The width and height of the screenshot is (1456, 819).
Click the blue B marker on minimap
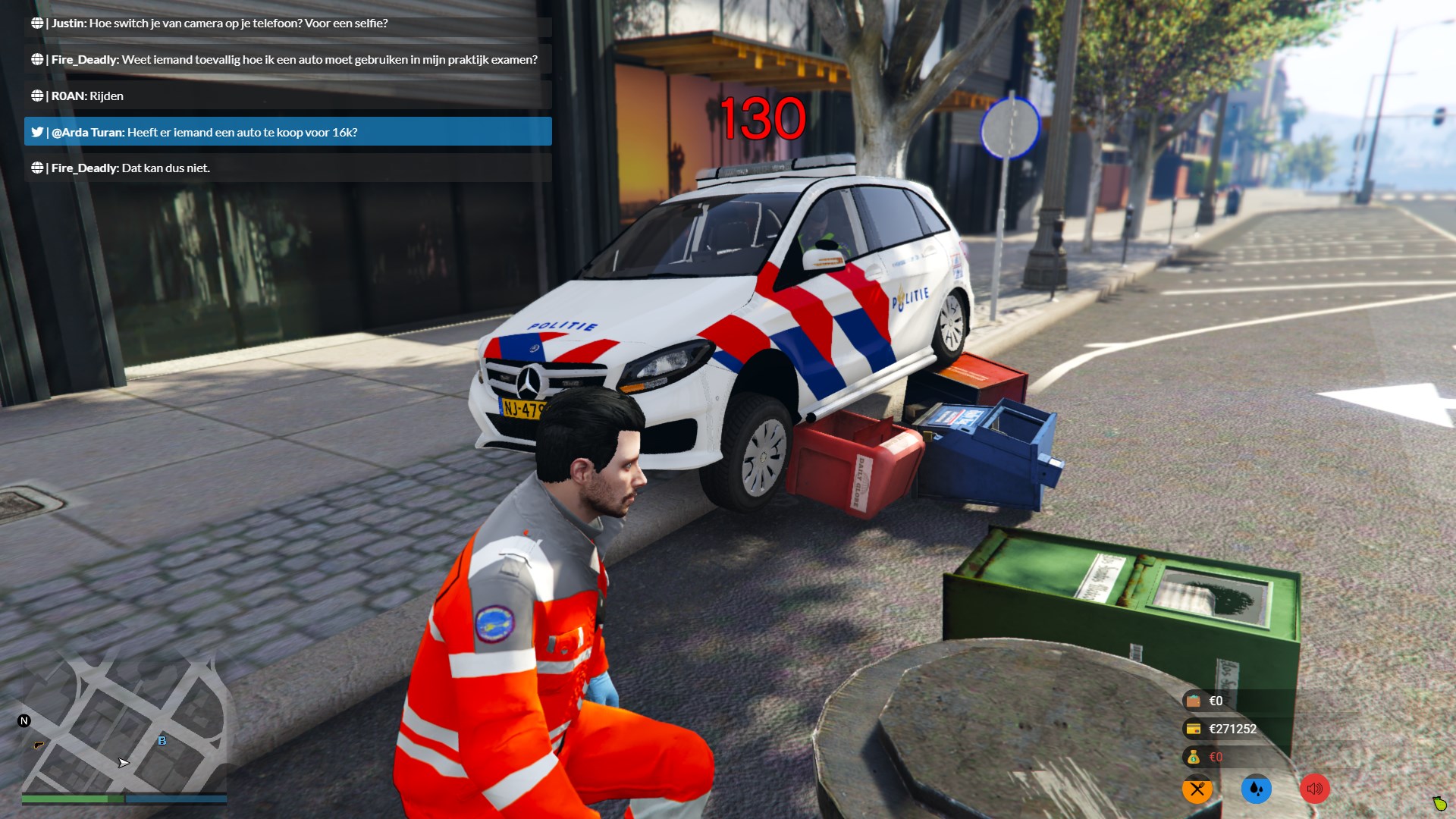(x=162, y=740)
